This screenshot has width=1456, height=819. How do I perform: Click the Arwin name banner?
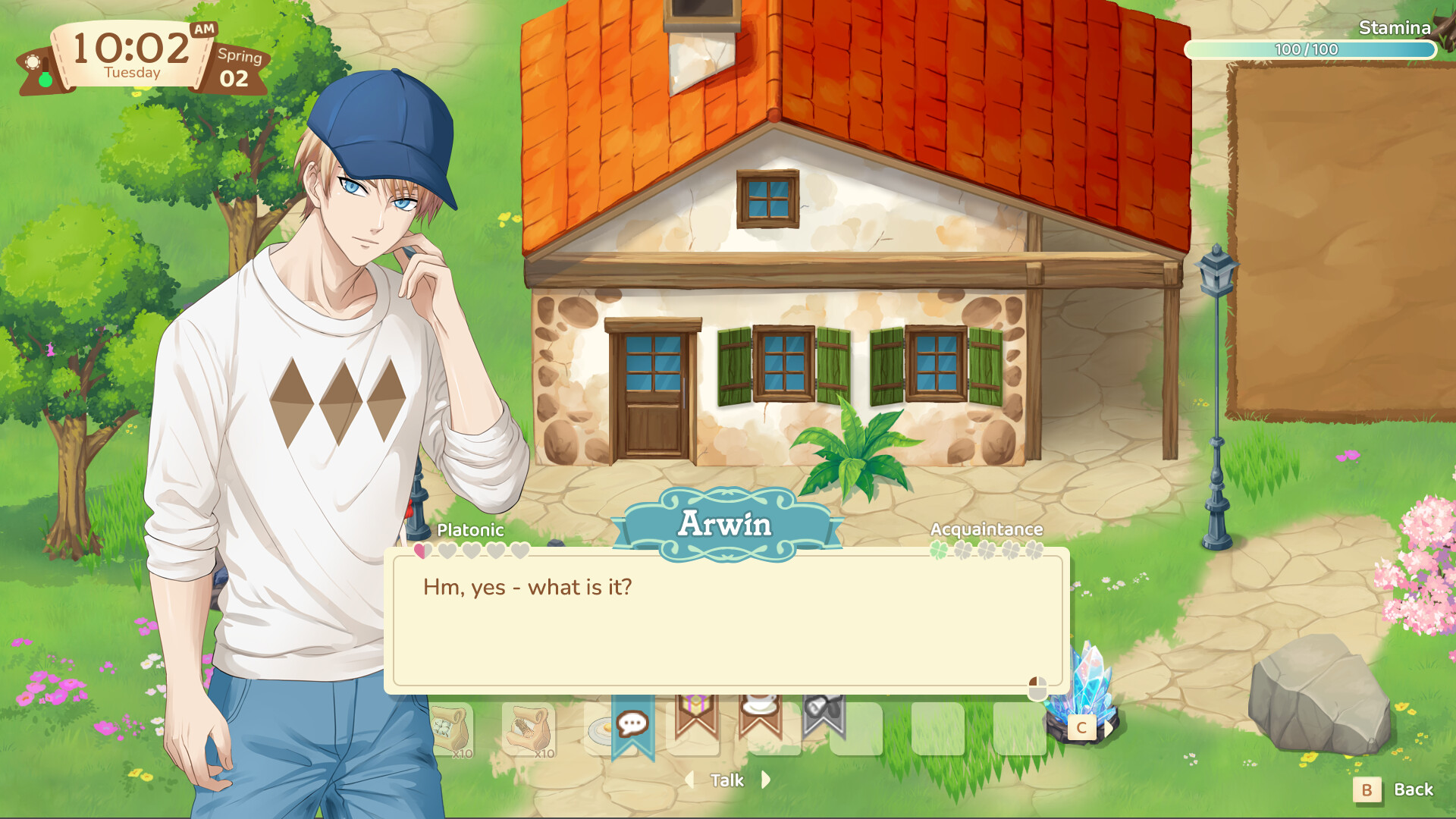pyautogui.click(x=726, y=523)
